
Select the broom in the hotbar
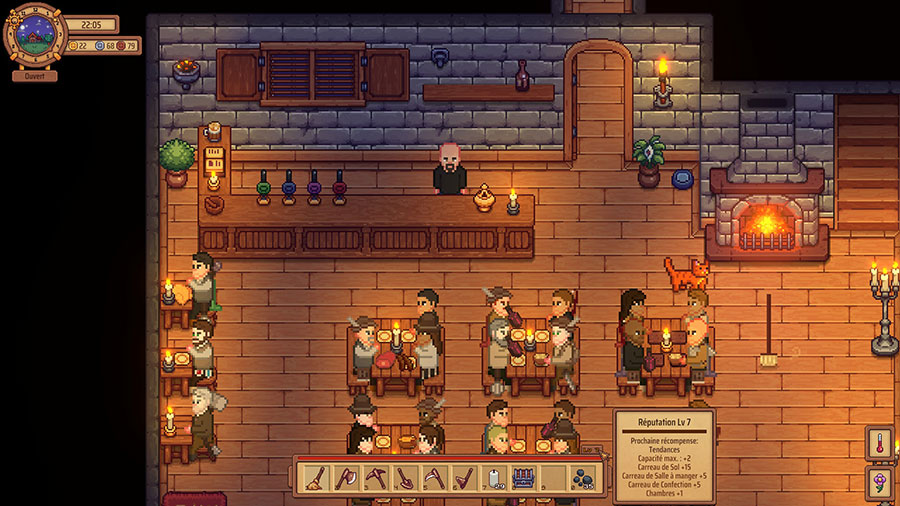pos(315,477)
